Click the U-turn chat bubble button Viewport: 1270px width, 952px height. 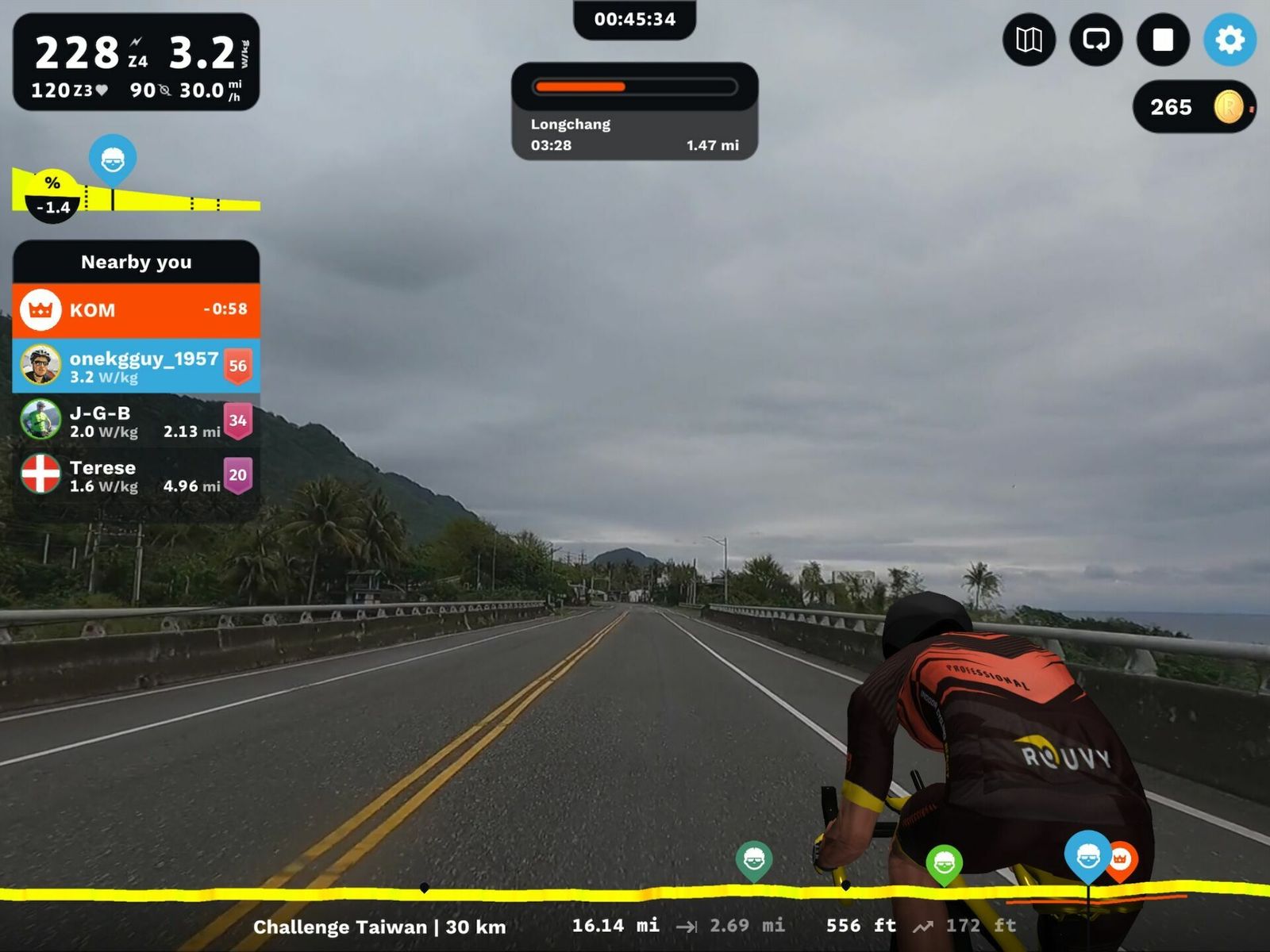1096,40
